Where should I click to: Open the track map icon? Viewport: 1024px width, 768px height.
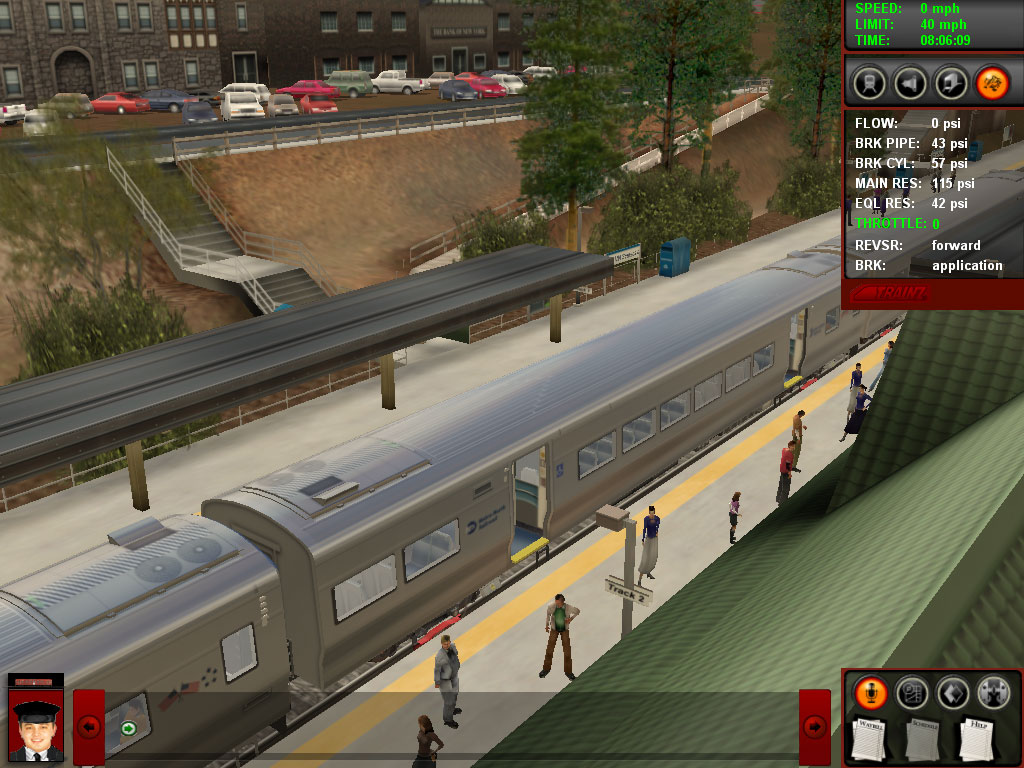click(x=911, y=692)
